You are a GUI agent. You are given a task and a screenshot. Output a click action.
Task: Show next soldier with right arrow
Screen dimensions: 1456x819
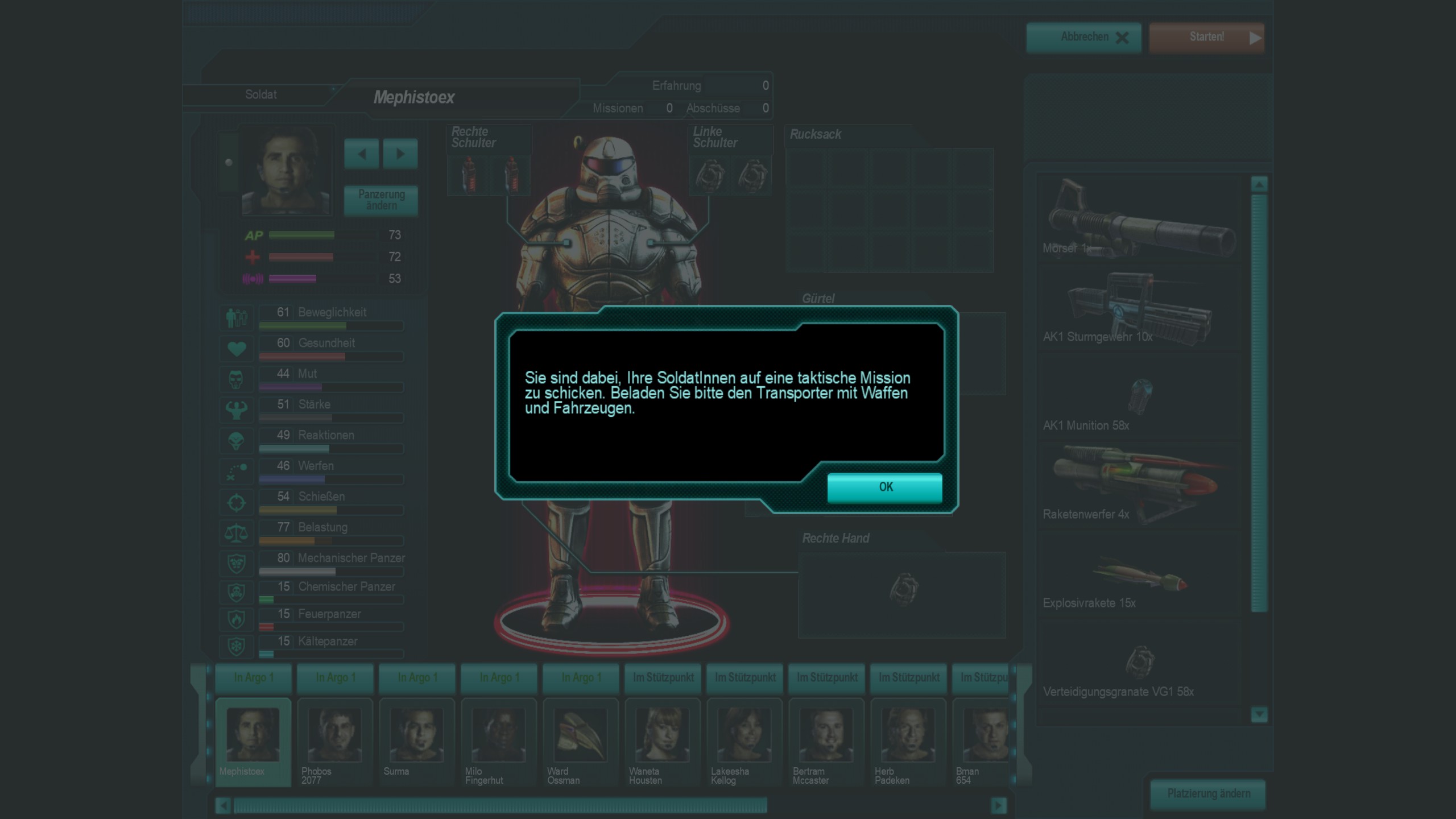(400, 154)
